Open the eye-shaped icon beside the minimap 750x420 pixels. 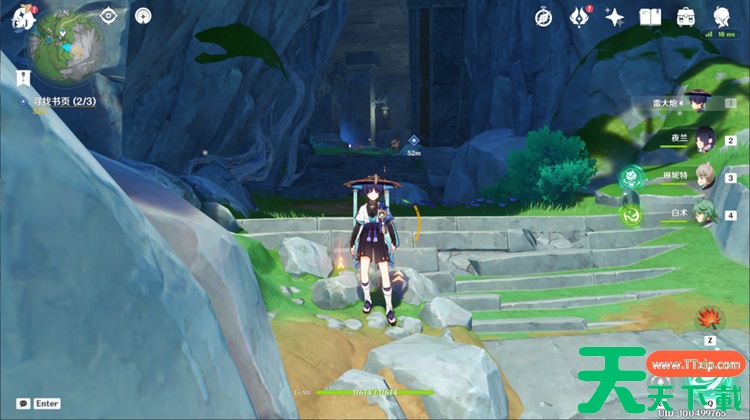click(x=110, y=15)
